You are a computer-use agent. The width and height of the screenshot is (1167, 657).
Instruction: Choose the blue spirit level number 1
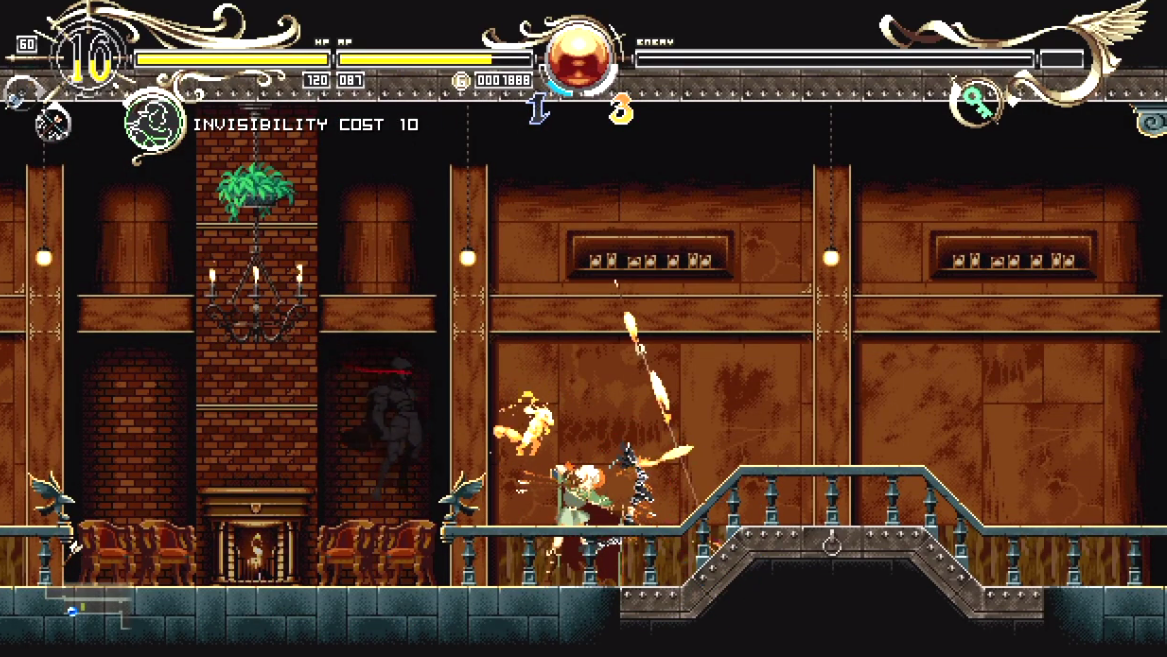tap(538, 108)
